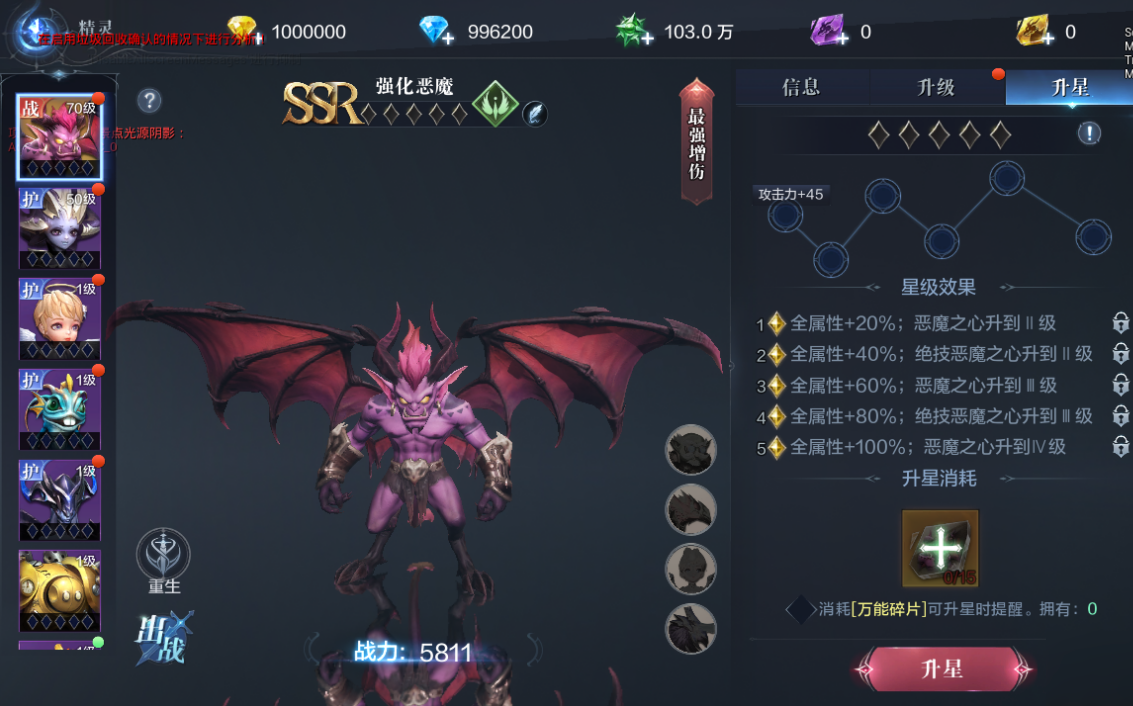Image resolution: width=1133 pixels, height=706 pixels.
Task: Switch to the 信息 tab
Action: [801, 87]
